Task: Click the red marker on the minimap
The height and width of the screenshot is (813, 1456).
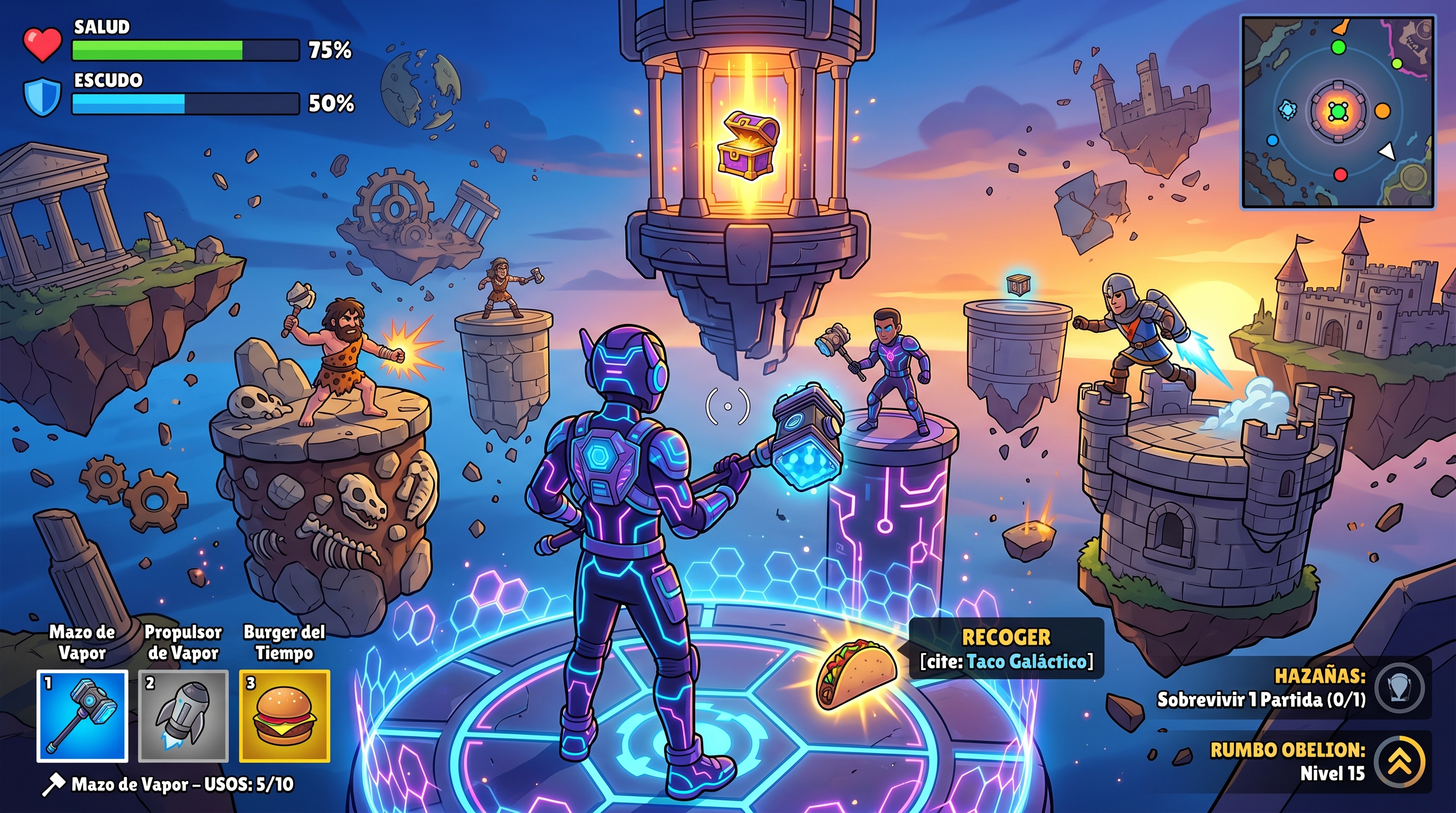Action: tap(1341, 175)
